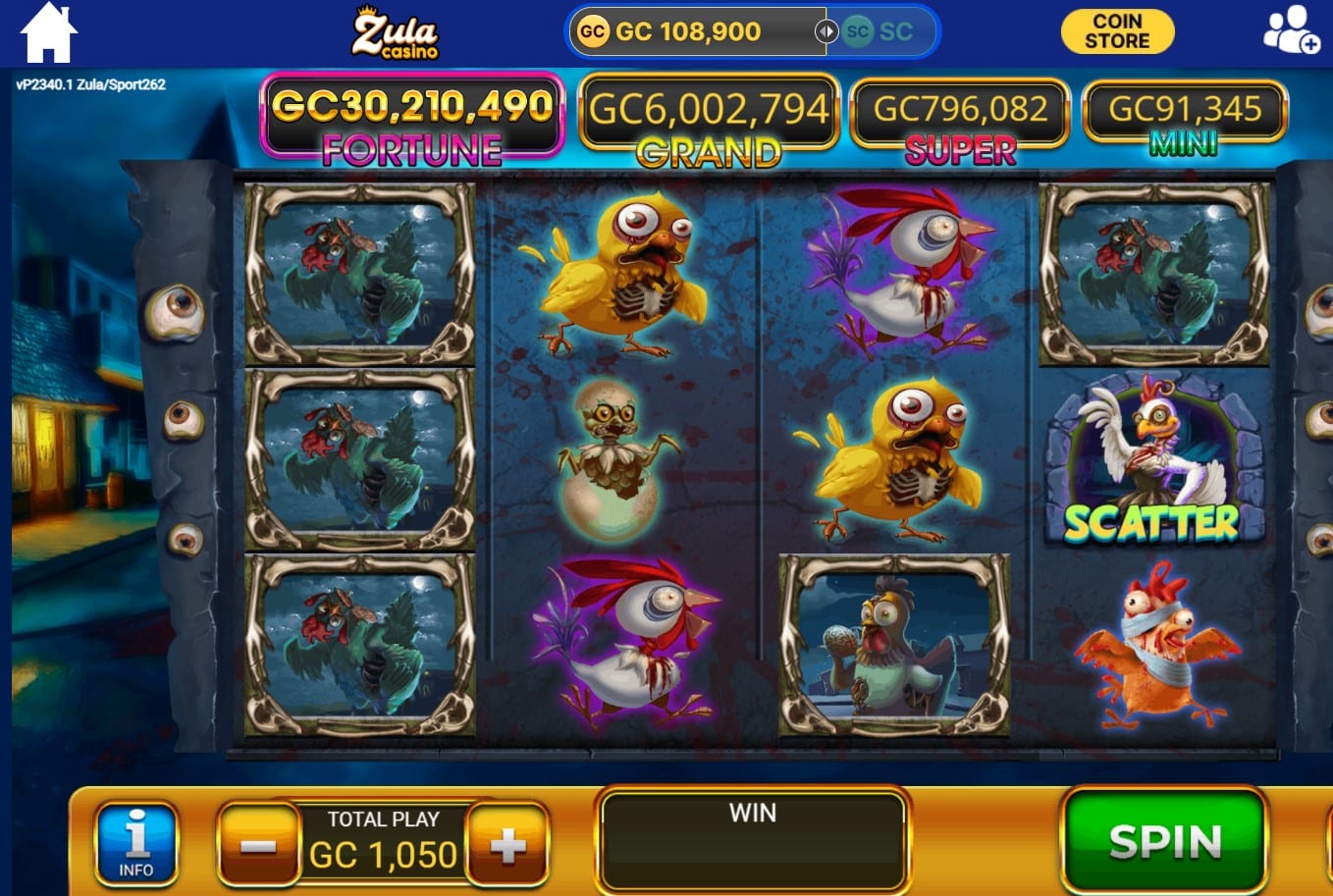This screenshot has width=1333, height=896.
Task: Increase total play with plus button
Action: 507,845
